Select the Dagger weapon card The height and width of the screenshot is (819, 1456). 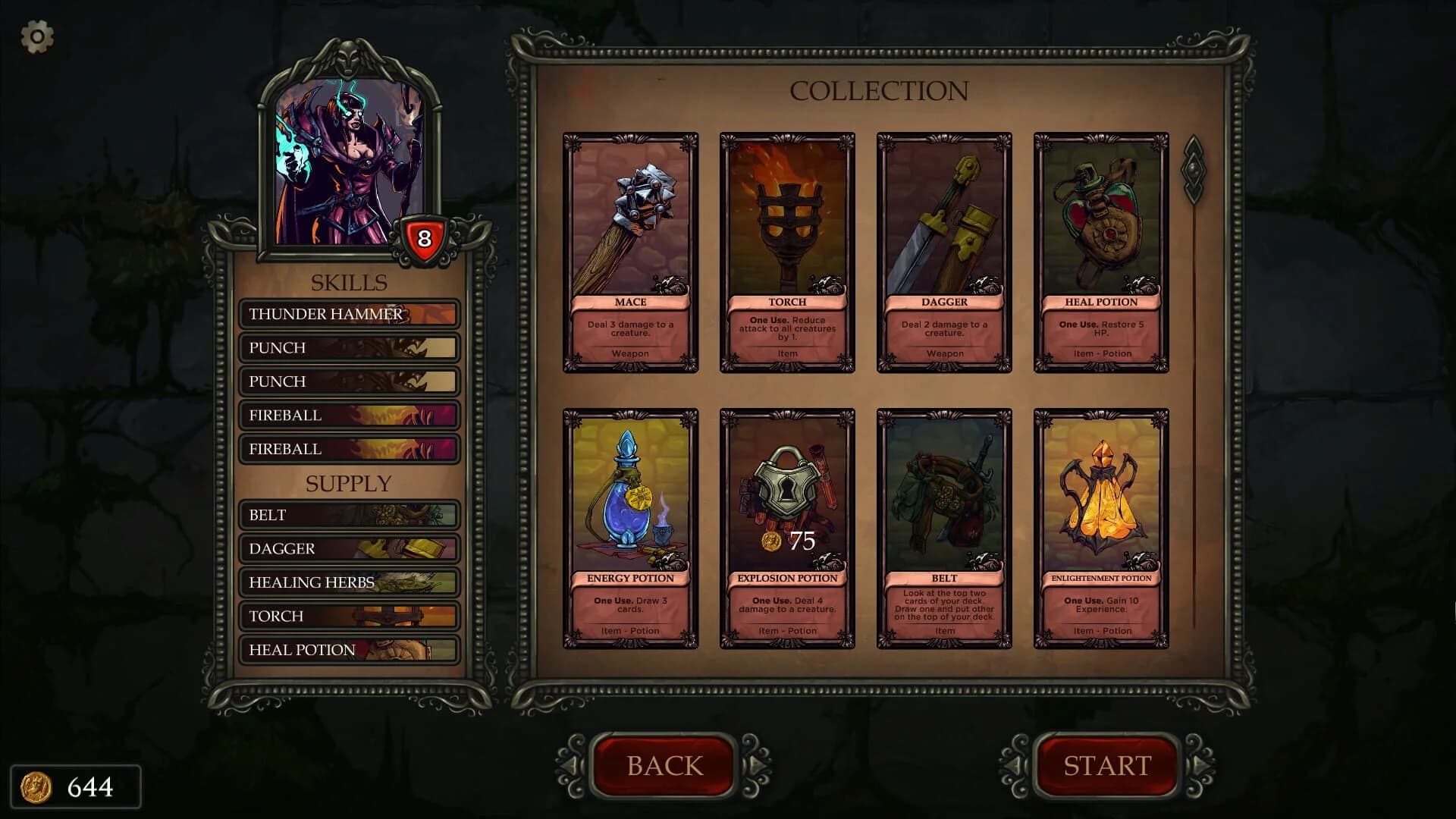click(x=944, y=250)
